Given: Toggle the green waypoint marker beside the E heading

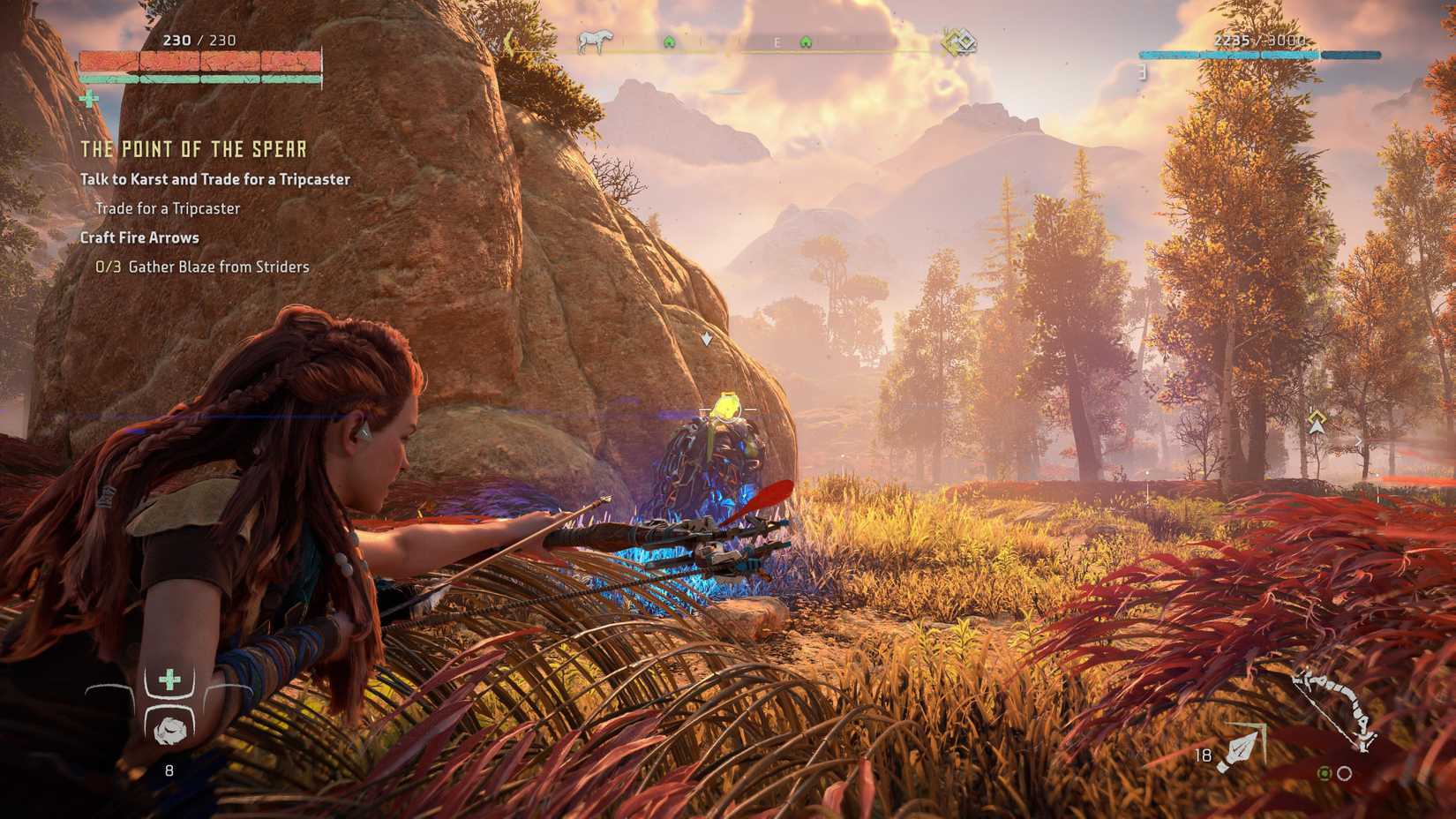Looking at the screenshot, I should [806, 41].
